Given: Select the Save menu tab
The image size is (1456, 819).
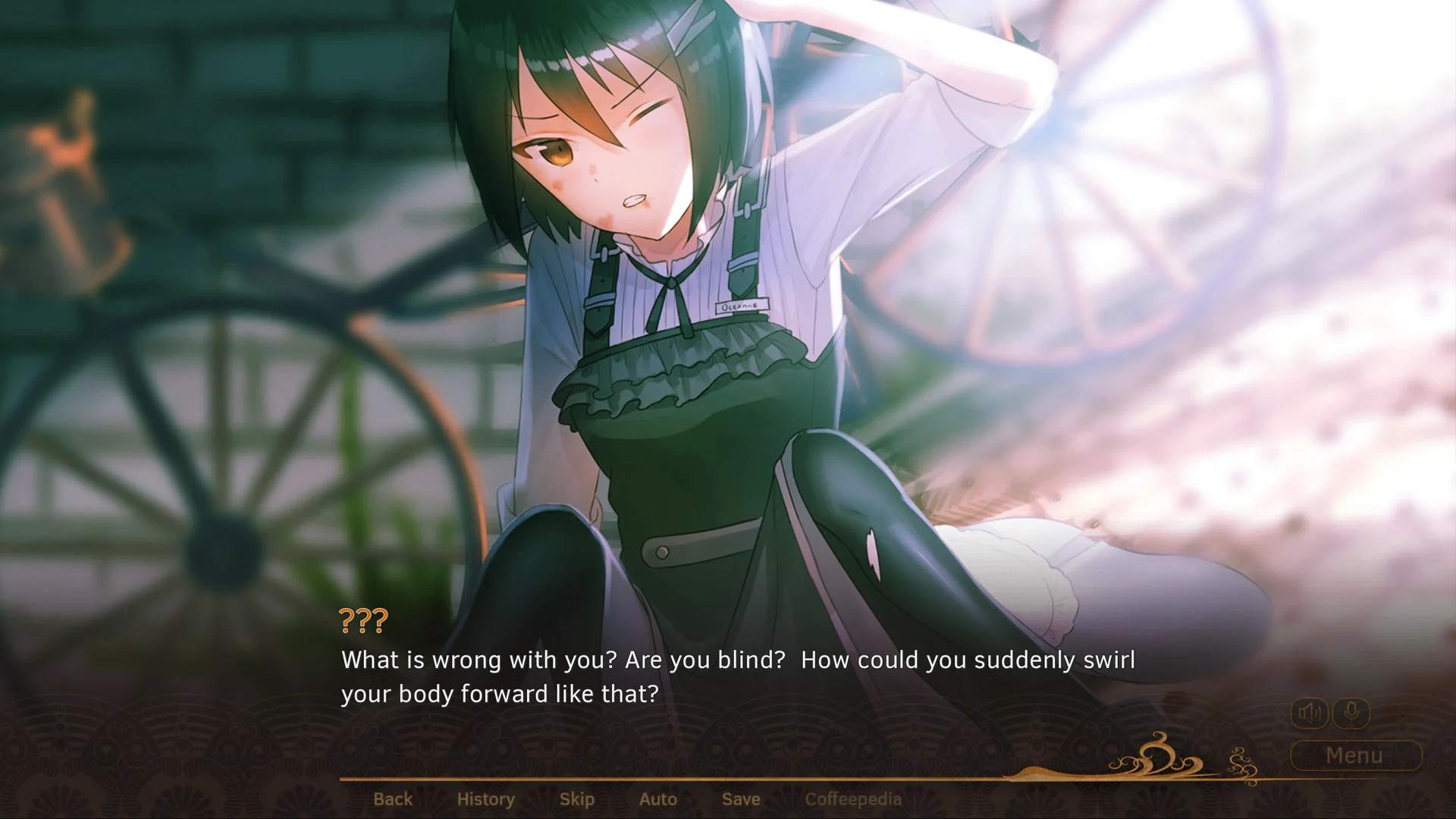Looking at the screenshot, I should [740, 799].
